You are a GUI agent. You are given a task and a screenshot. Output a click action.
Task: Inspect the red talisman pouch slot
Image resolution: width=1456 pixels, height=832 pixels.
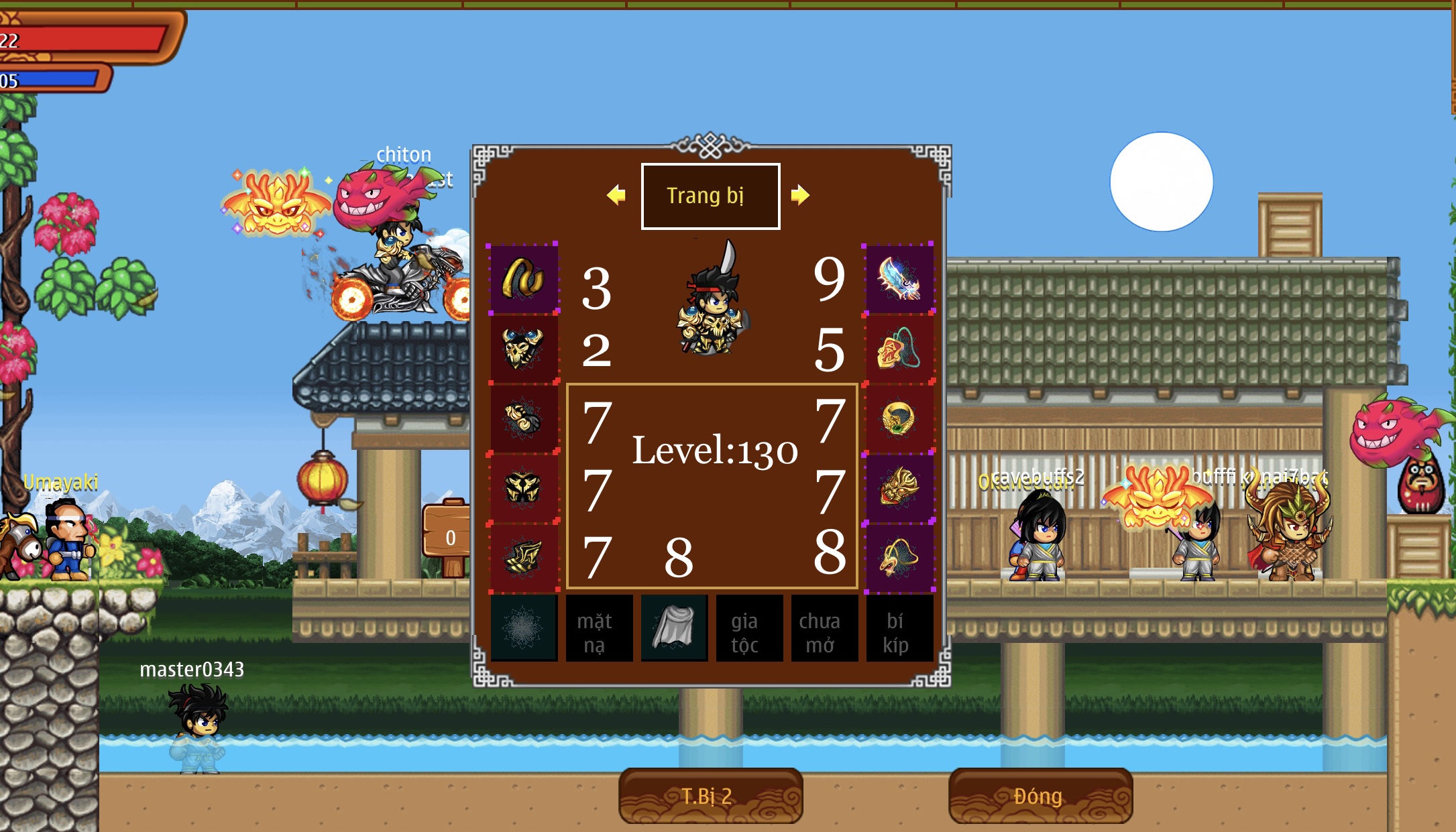(899, 349)
